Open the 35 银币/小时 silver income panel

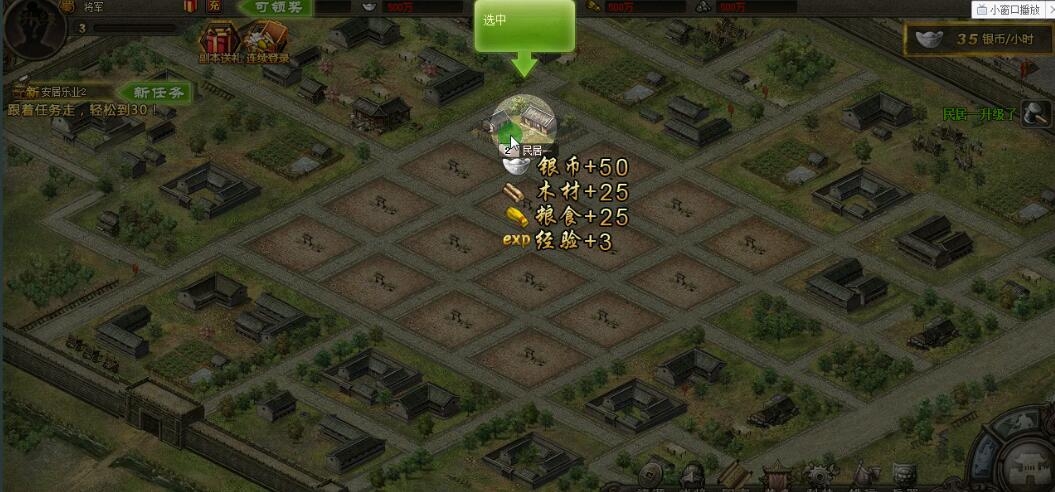click(976, 40)
